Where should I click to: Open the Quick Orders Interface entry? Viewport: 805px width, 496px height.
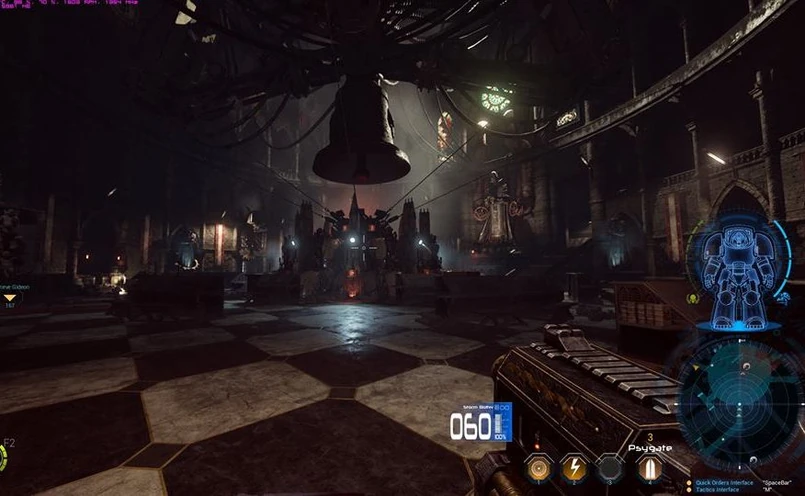coord(725,482)
